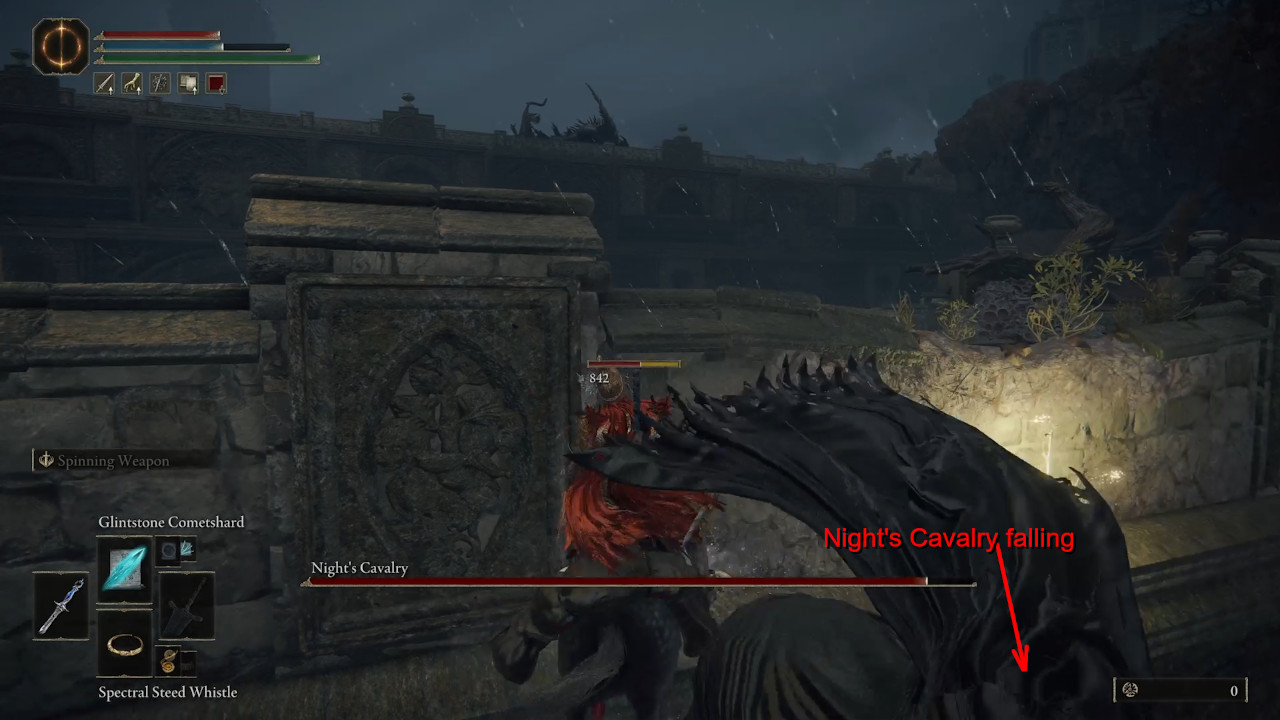Select the crossed swords status icon

tap(158, 84)
